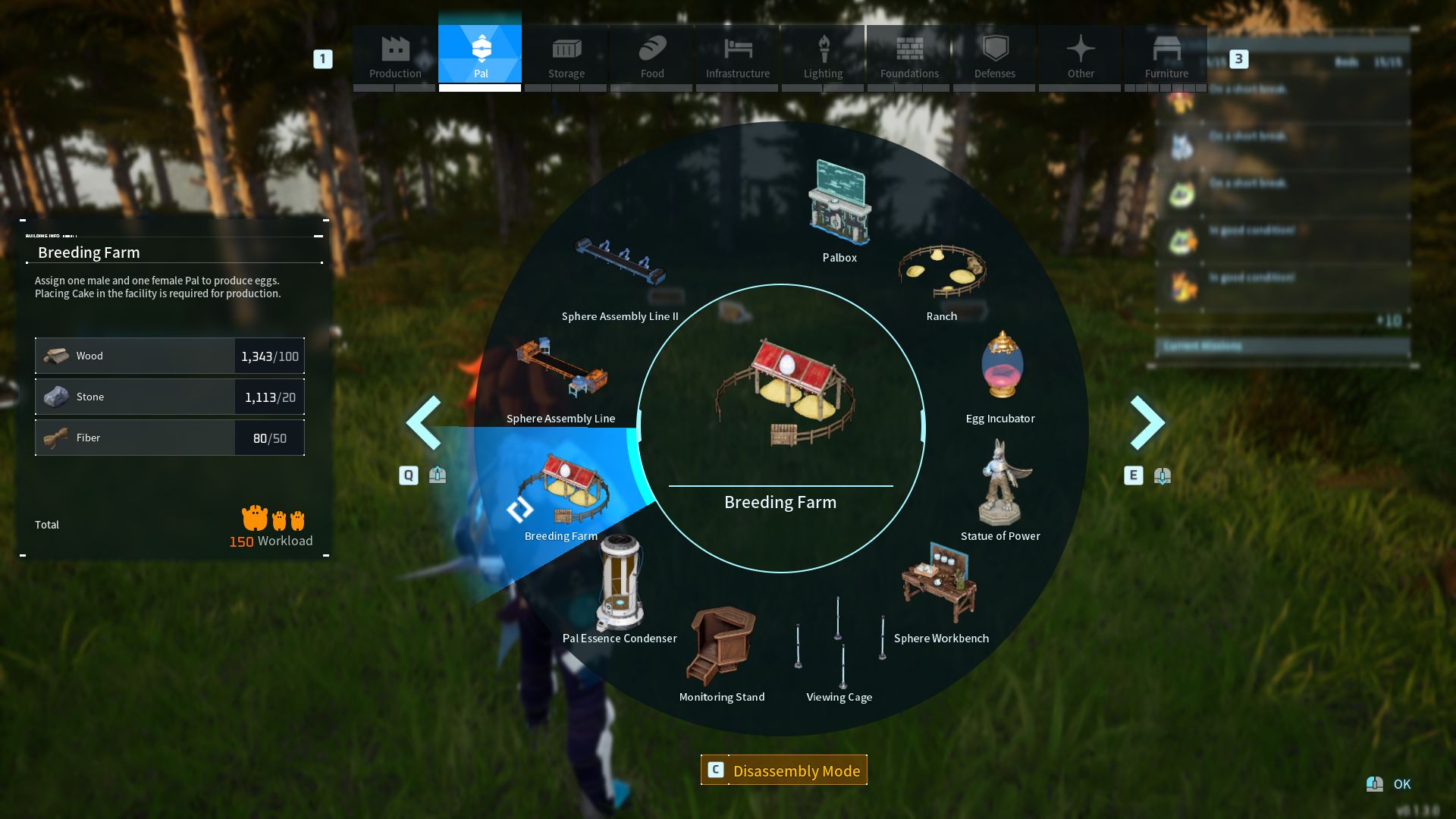Image resolution: width=1456 pixels, height=819 pixels.
Task: Switch to the Production tab
Action: tap(395, 55)
